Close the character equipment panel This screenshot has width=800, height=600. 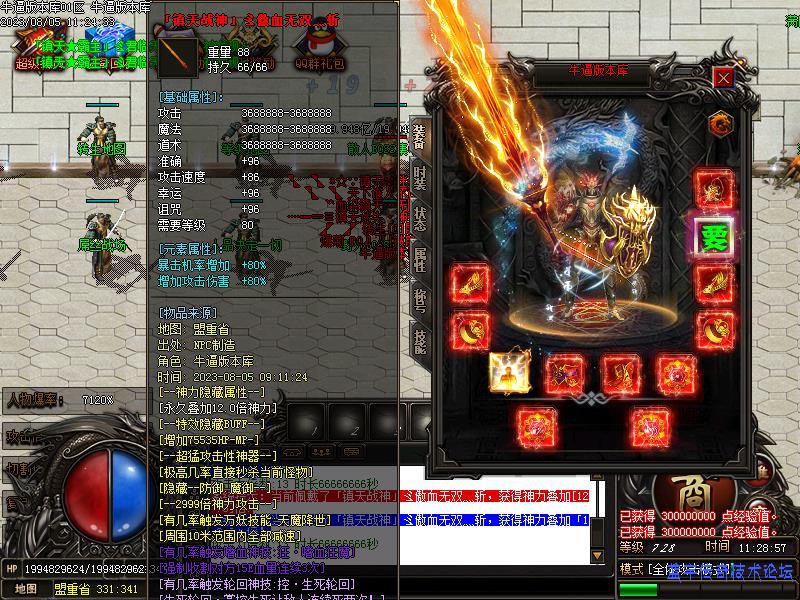723,76
